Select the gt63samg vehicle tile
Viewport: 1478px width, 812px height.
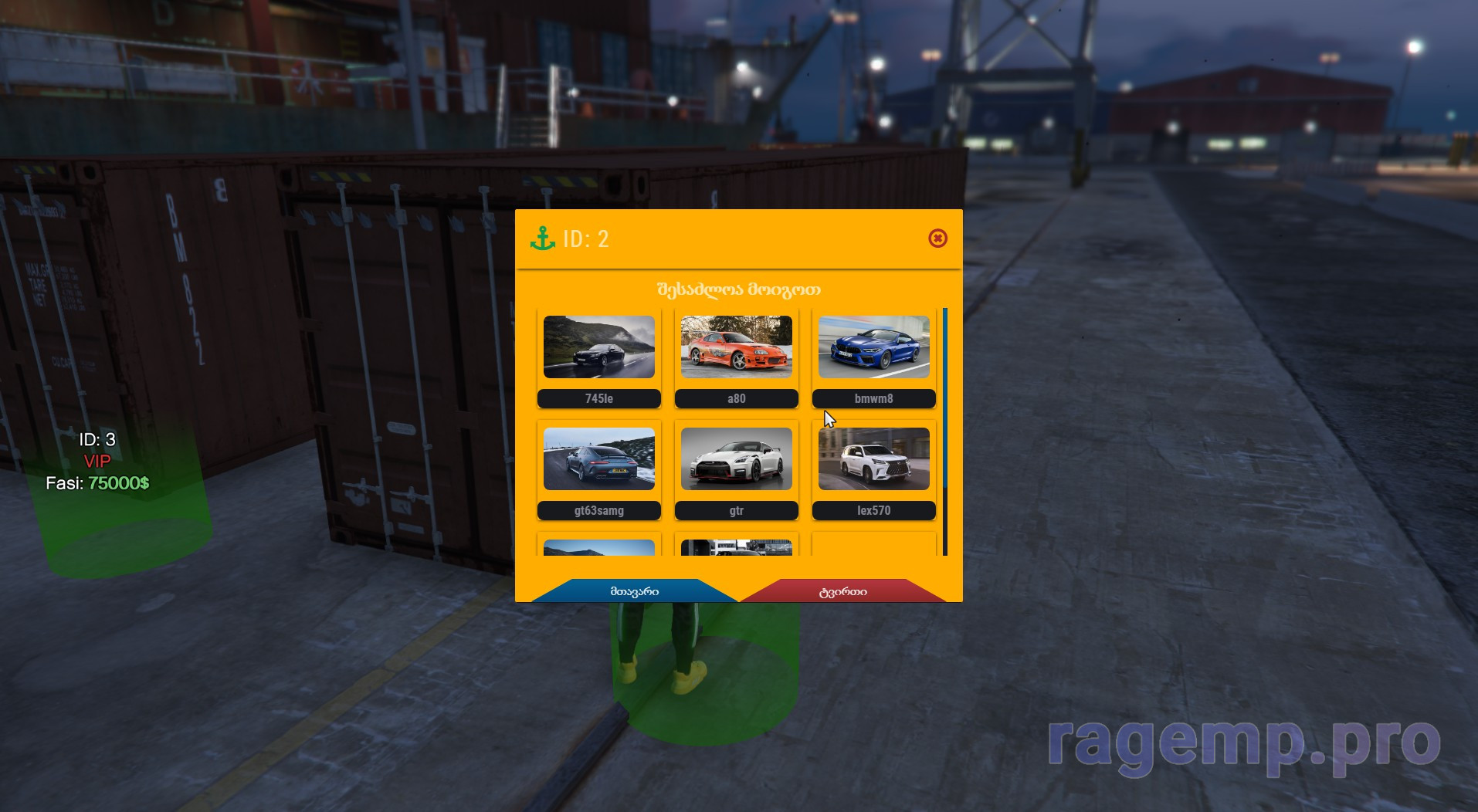(x=598, y=459)
